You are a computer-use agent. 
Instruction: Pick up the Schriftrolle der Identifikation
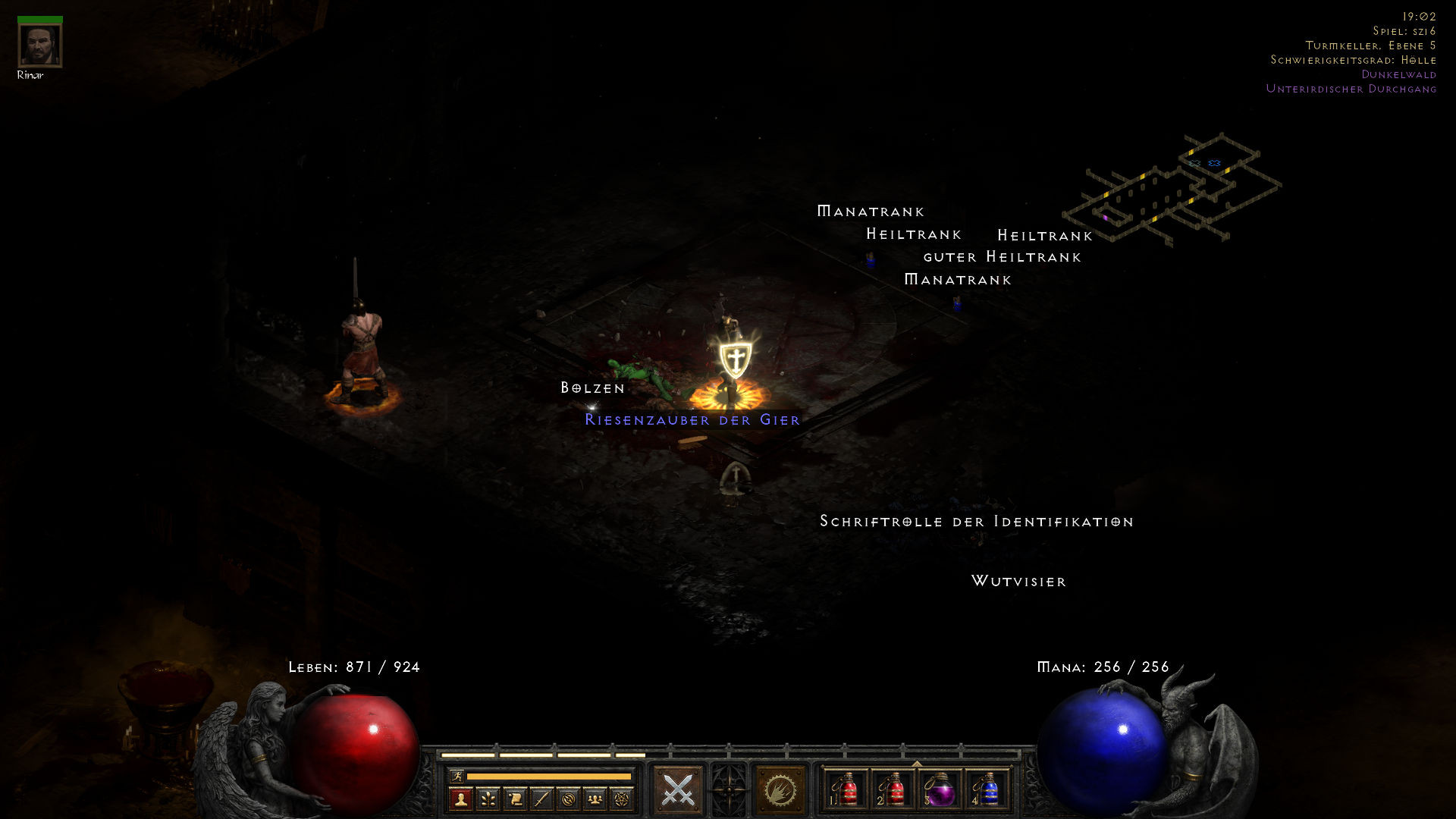976,522
